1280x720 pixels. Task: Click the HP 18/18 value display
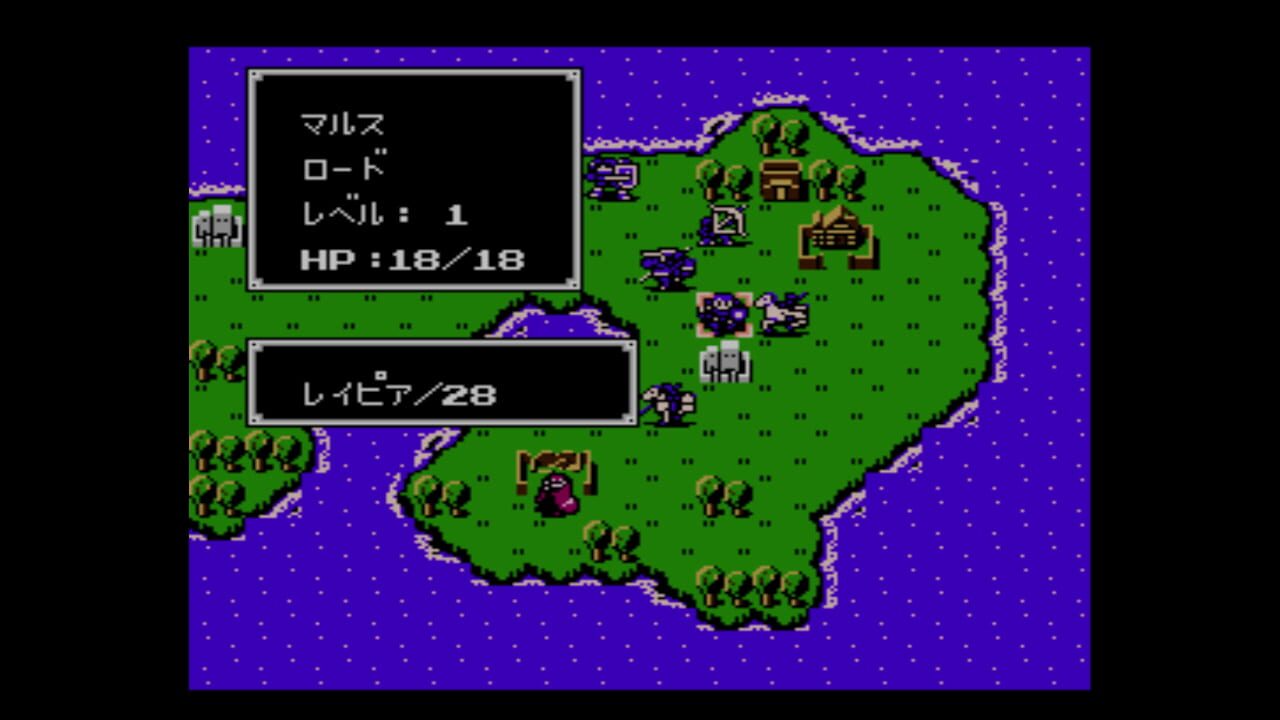pos(413,258)
